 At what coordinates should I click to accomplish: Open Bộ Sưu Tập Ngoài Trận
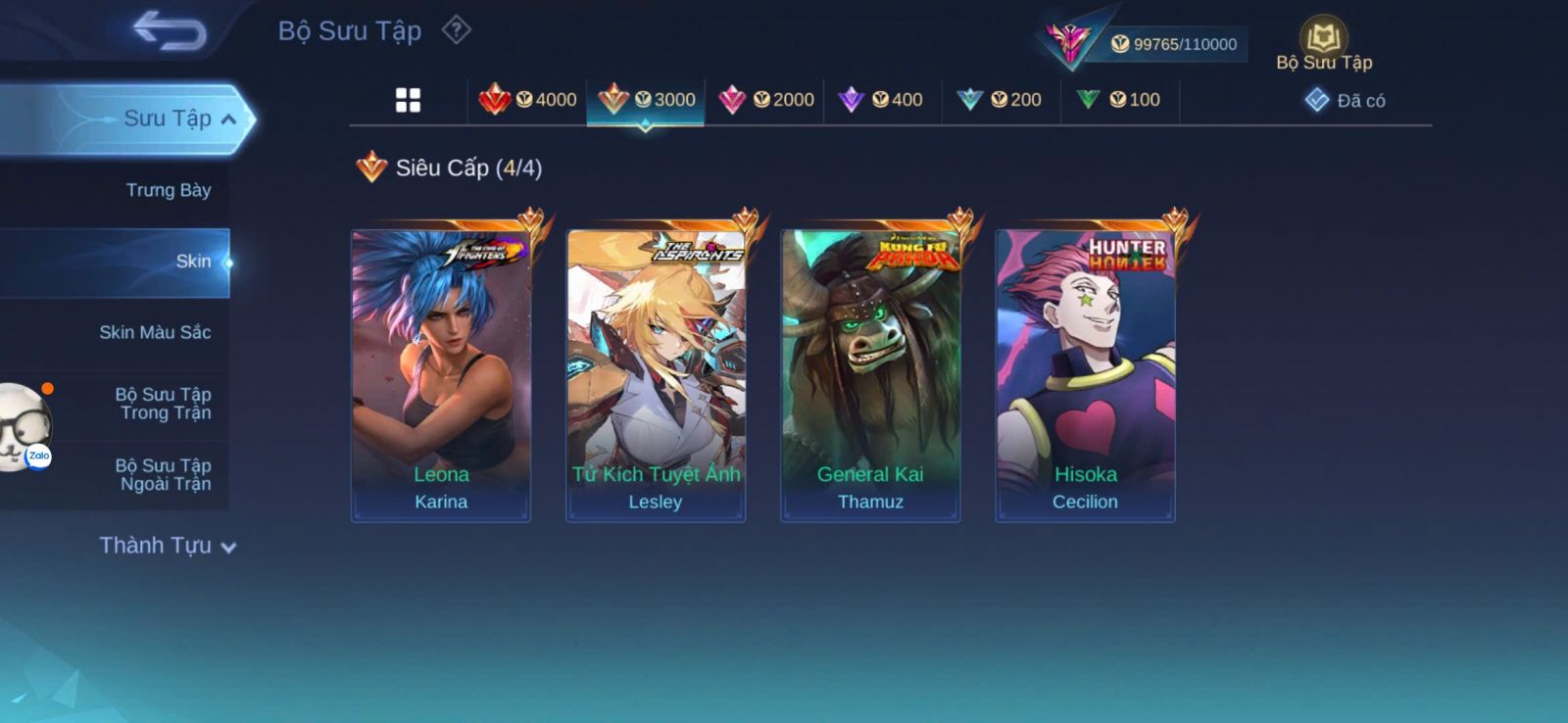(163, 475)
